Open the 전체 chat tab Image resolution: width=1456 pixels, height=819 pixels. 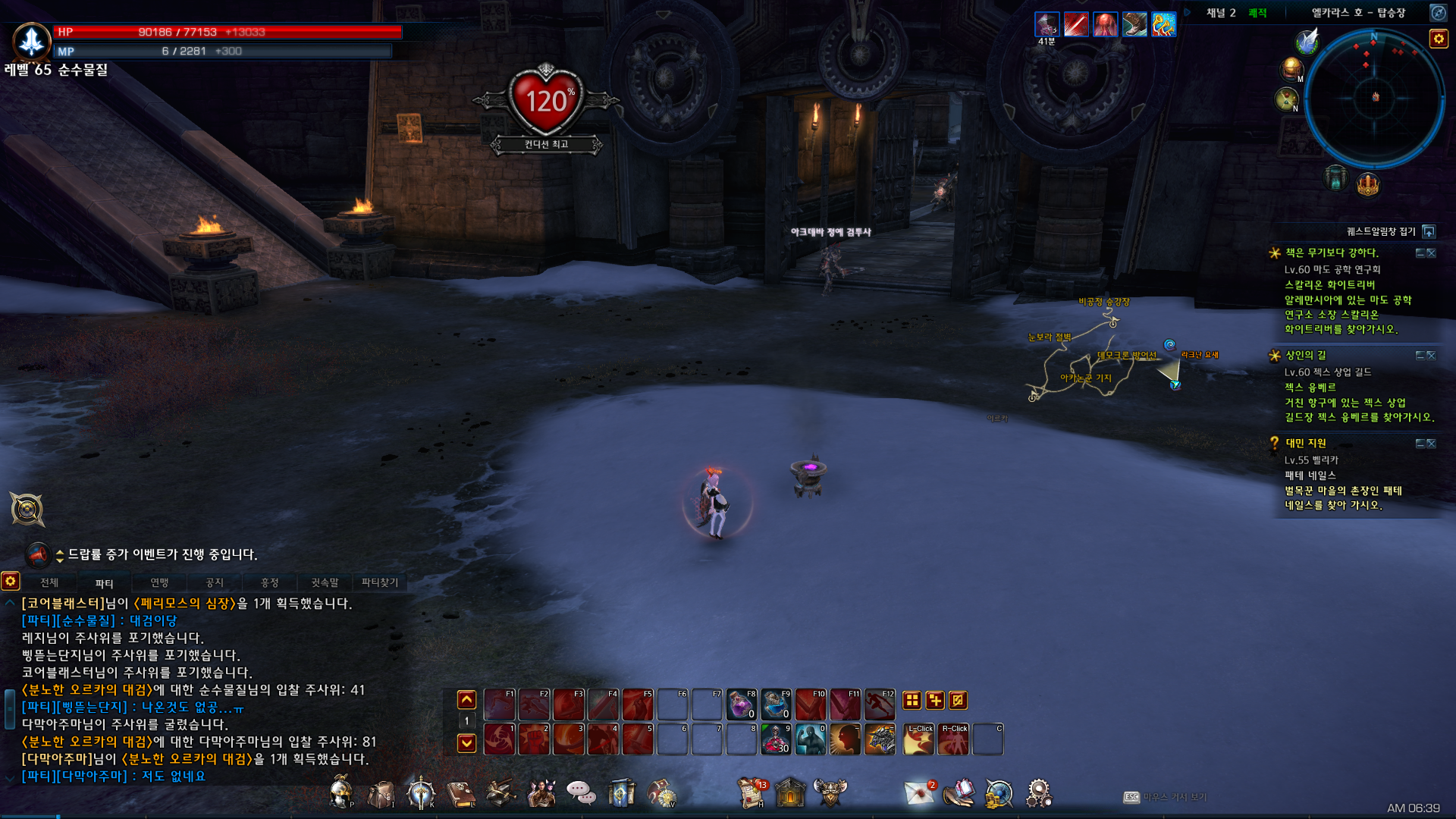(49, 582)
